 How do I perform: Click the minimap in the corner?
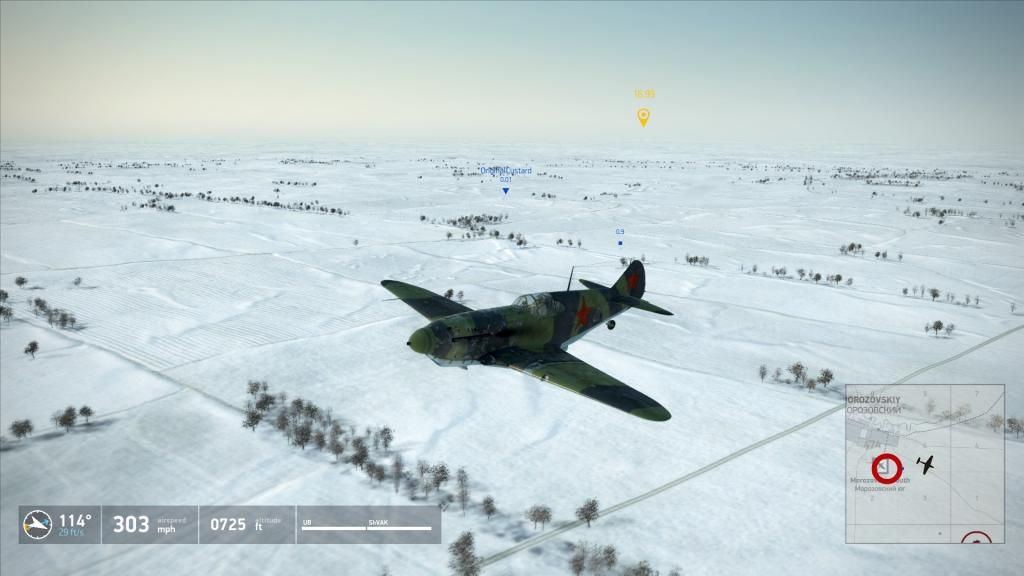pyautogui.click(x=924, y=463)
